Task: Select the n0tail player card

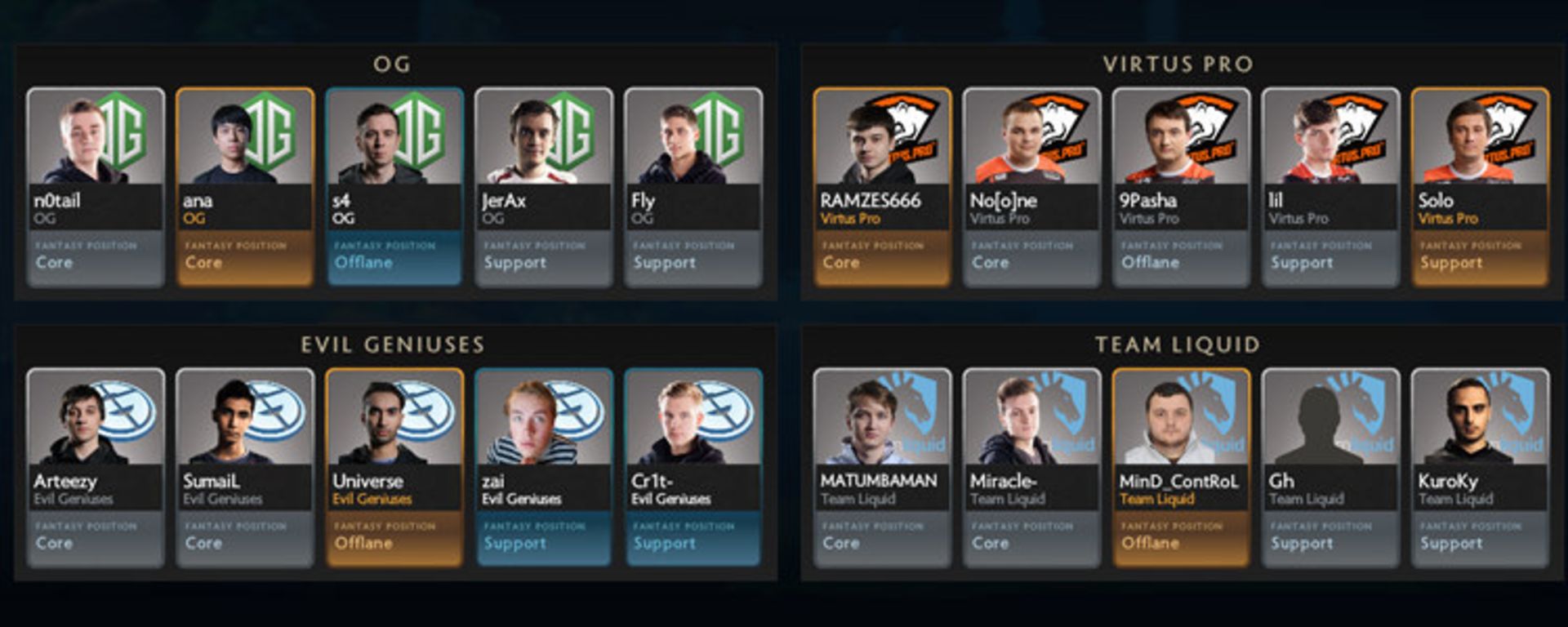Action: click(x=96, y=187)
